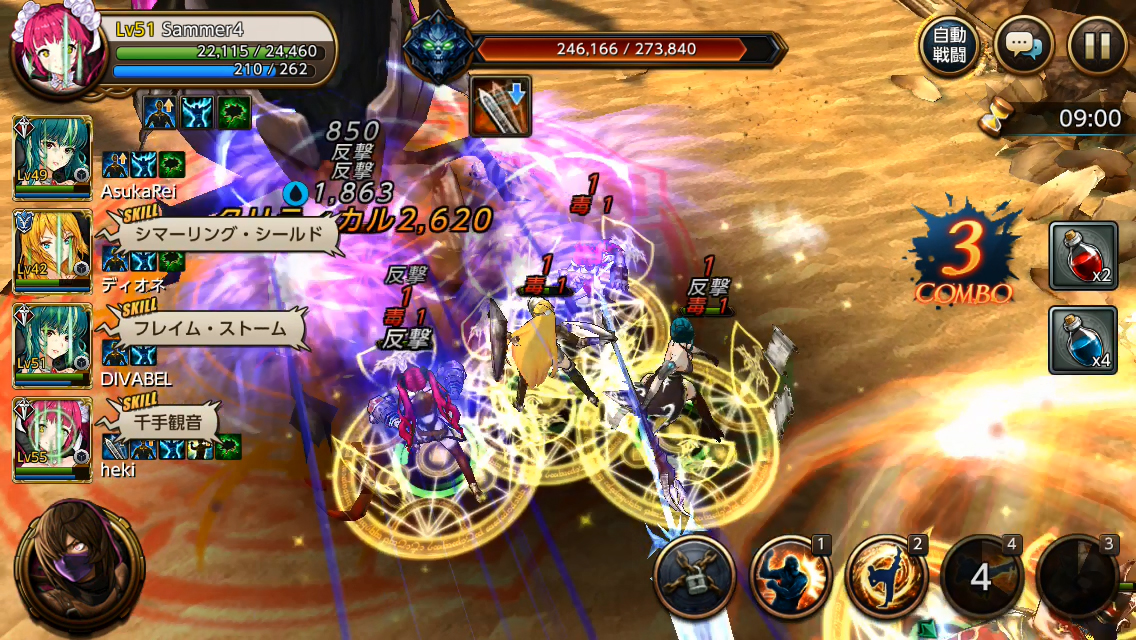Use the blue mana potion

click(1082, 340)
